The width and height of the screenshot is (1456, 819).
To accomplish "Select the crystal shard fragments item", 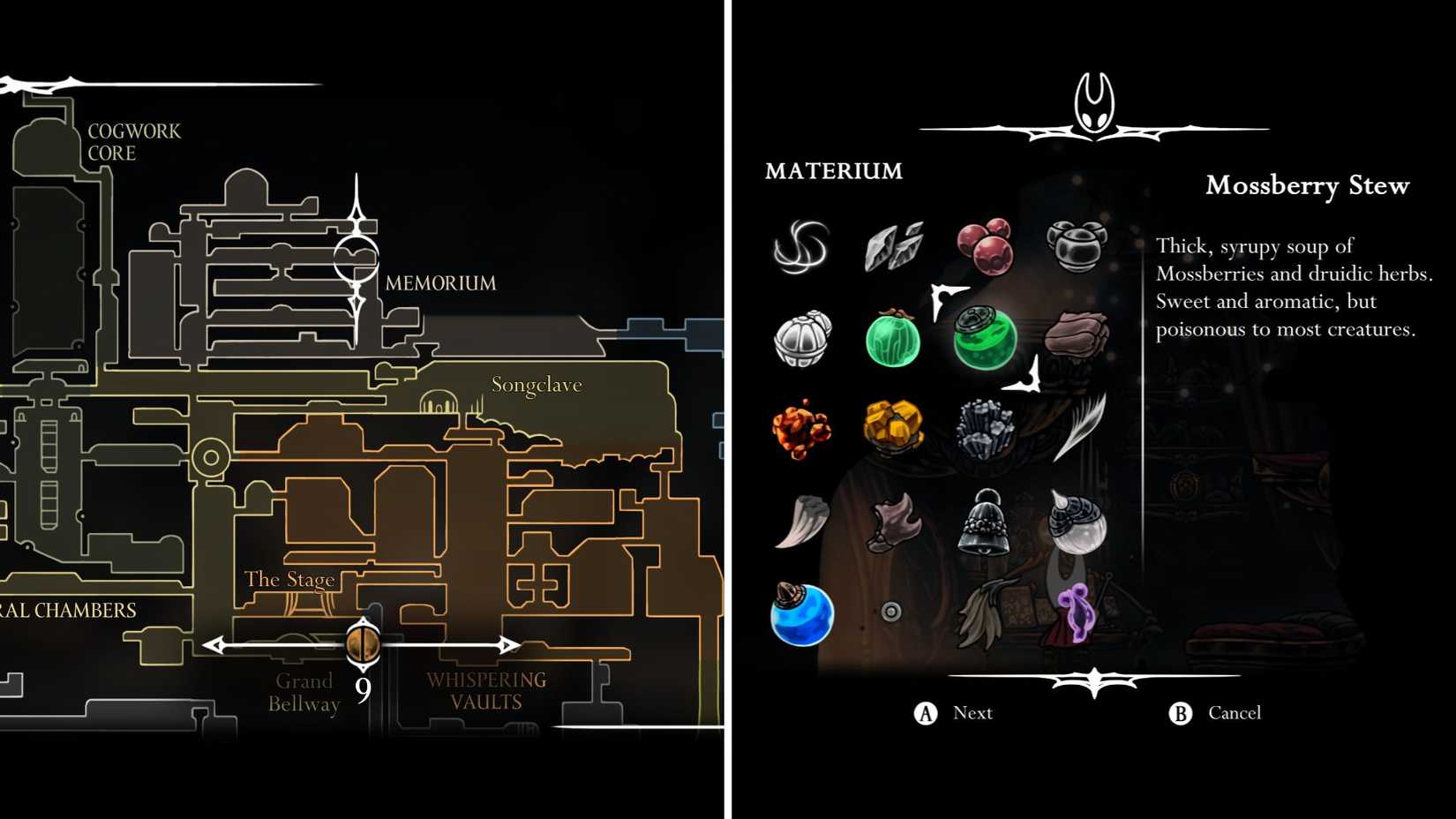I will pyautogui.click(x=896, y=247).
